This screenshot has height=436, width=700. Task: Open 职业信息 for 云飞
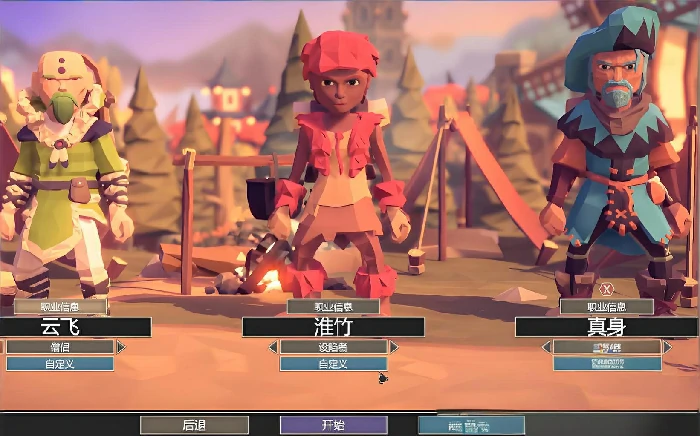[x=60, y=307]
